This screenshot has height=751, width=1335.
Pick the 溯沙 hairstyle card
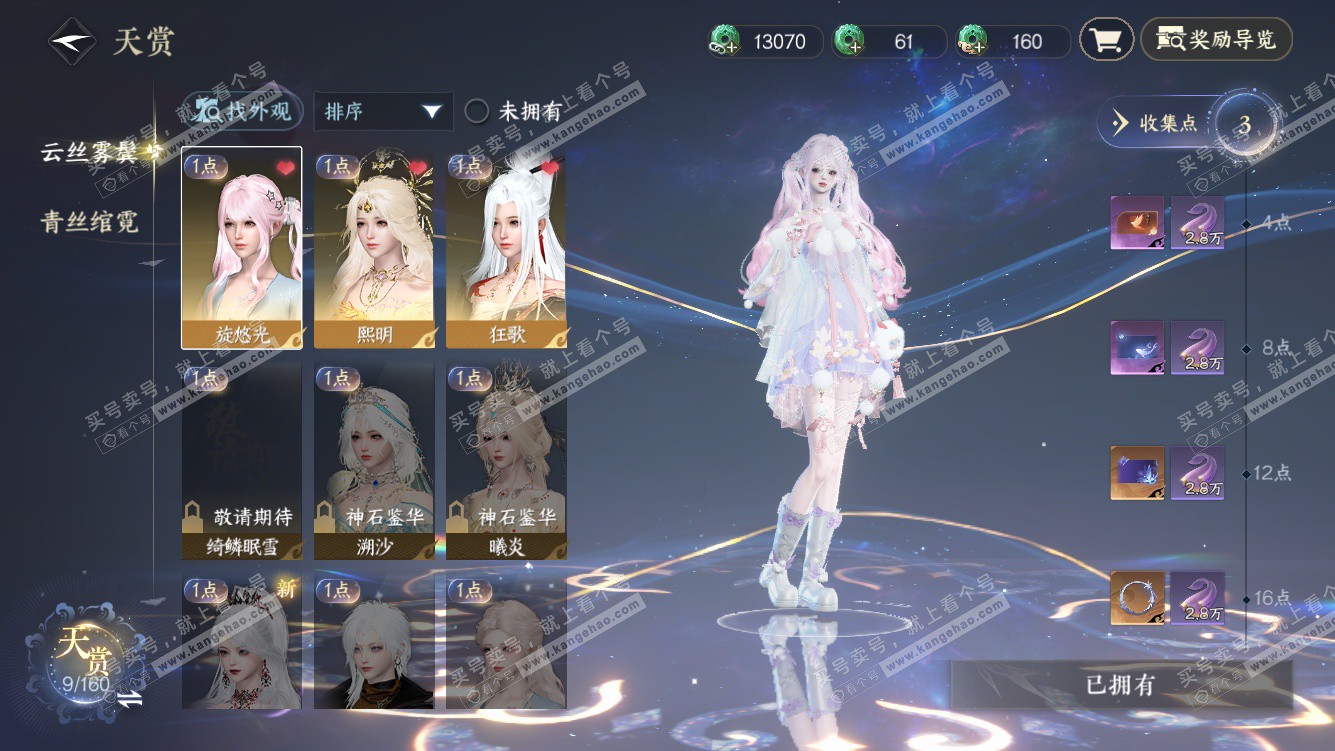(x=374, y=461)
